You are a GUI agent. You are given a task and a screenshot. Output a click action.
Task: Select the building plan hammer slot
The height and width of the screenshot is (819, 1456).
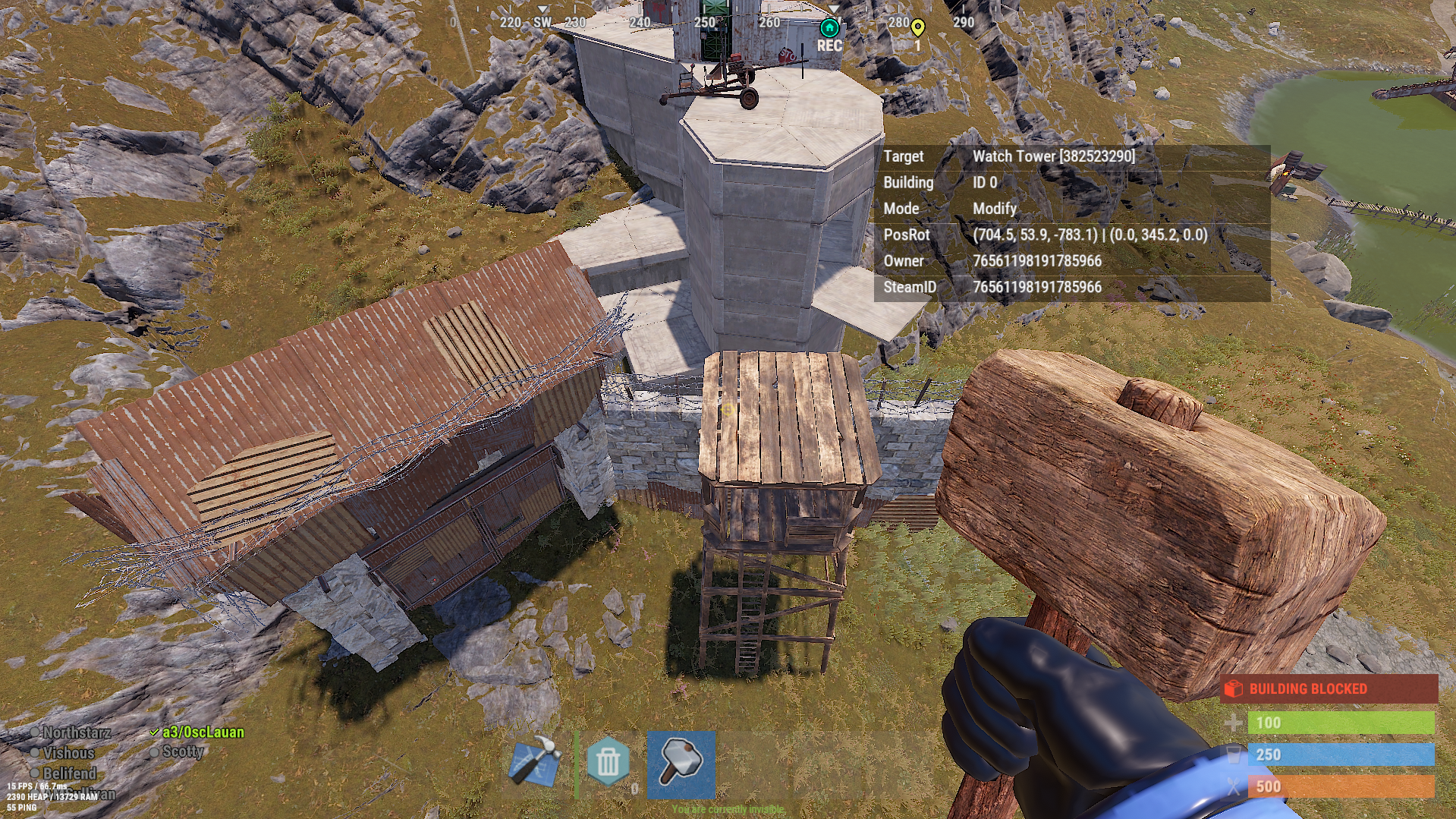coord(536,761)
